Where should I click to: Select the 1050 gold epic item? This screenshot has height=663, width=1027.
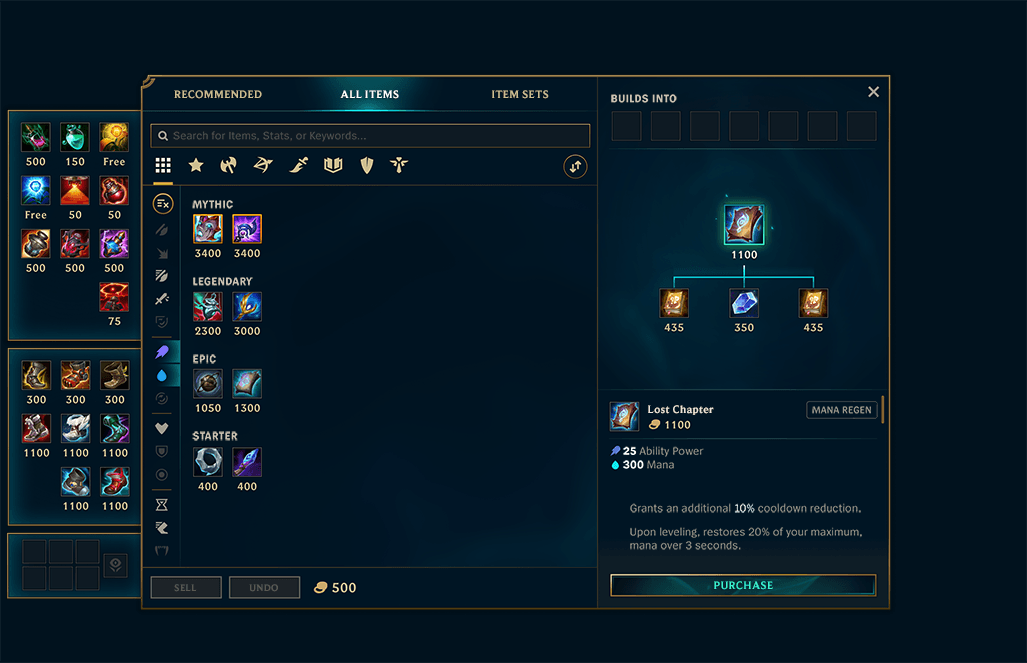208,383
